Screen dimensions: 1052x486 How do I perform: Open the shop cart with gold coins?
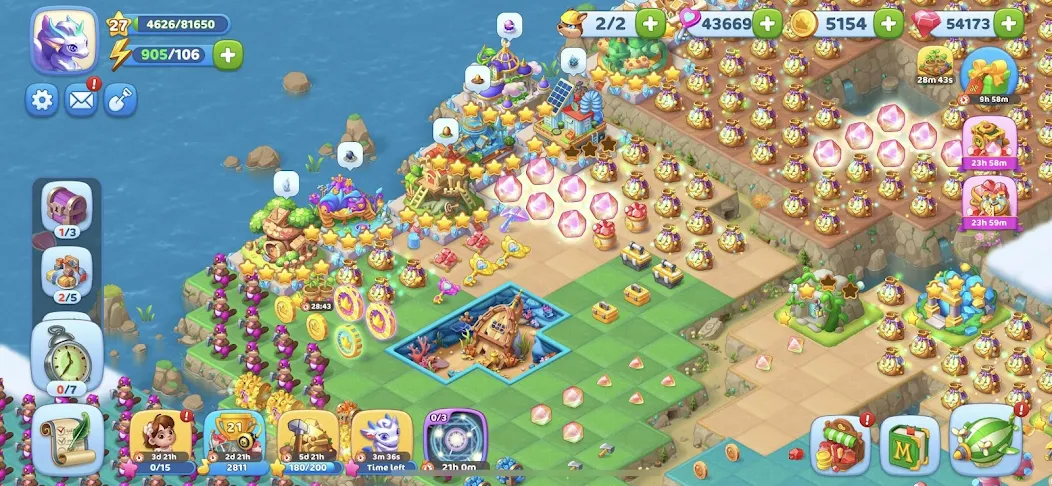pyautogui.click(x=840, y=443)
